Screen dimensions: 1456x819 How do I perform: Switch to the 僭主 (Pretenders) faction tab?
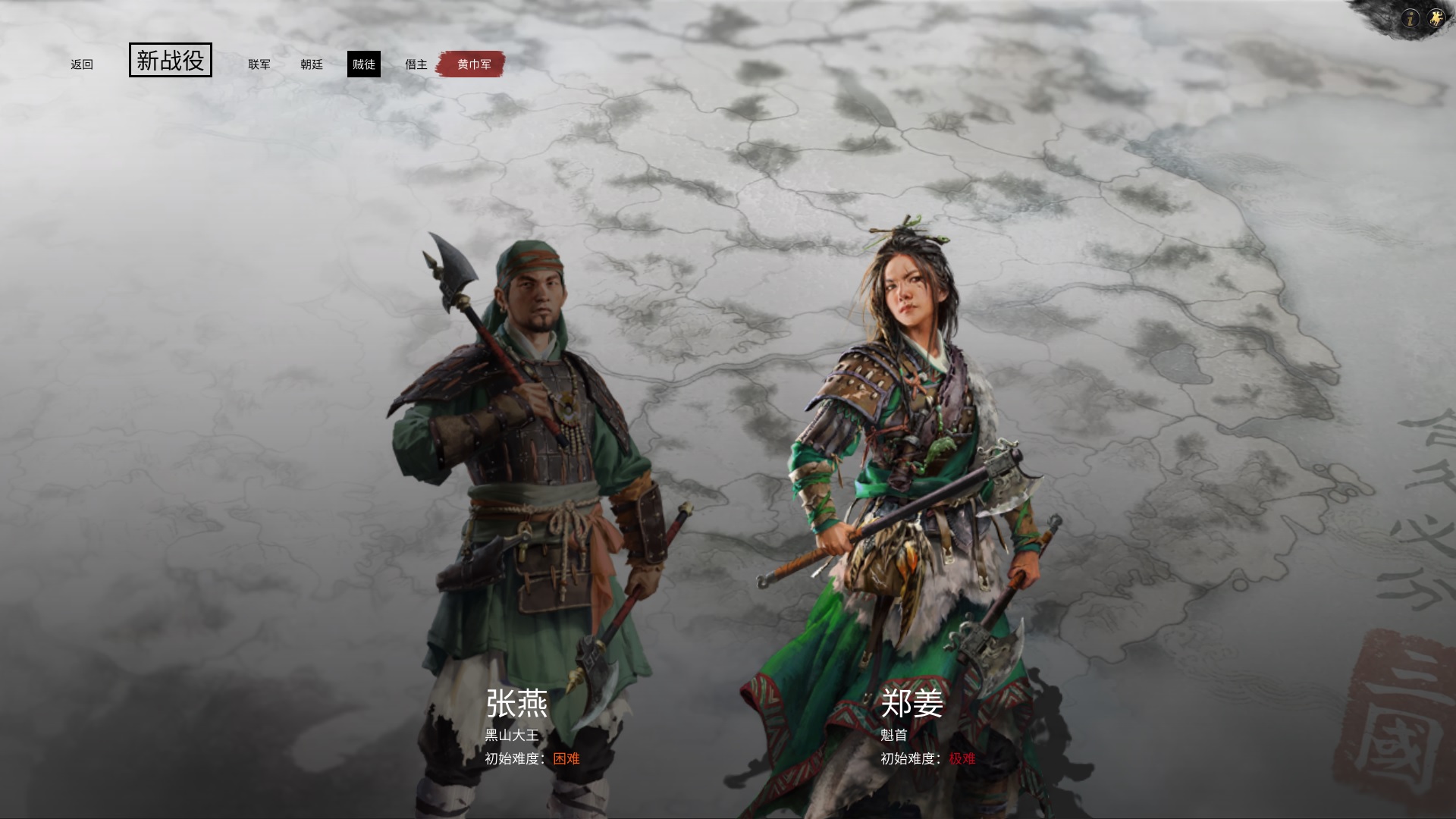pos(417,64)
